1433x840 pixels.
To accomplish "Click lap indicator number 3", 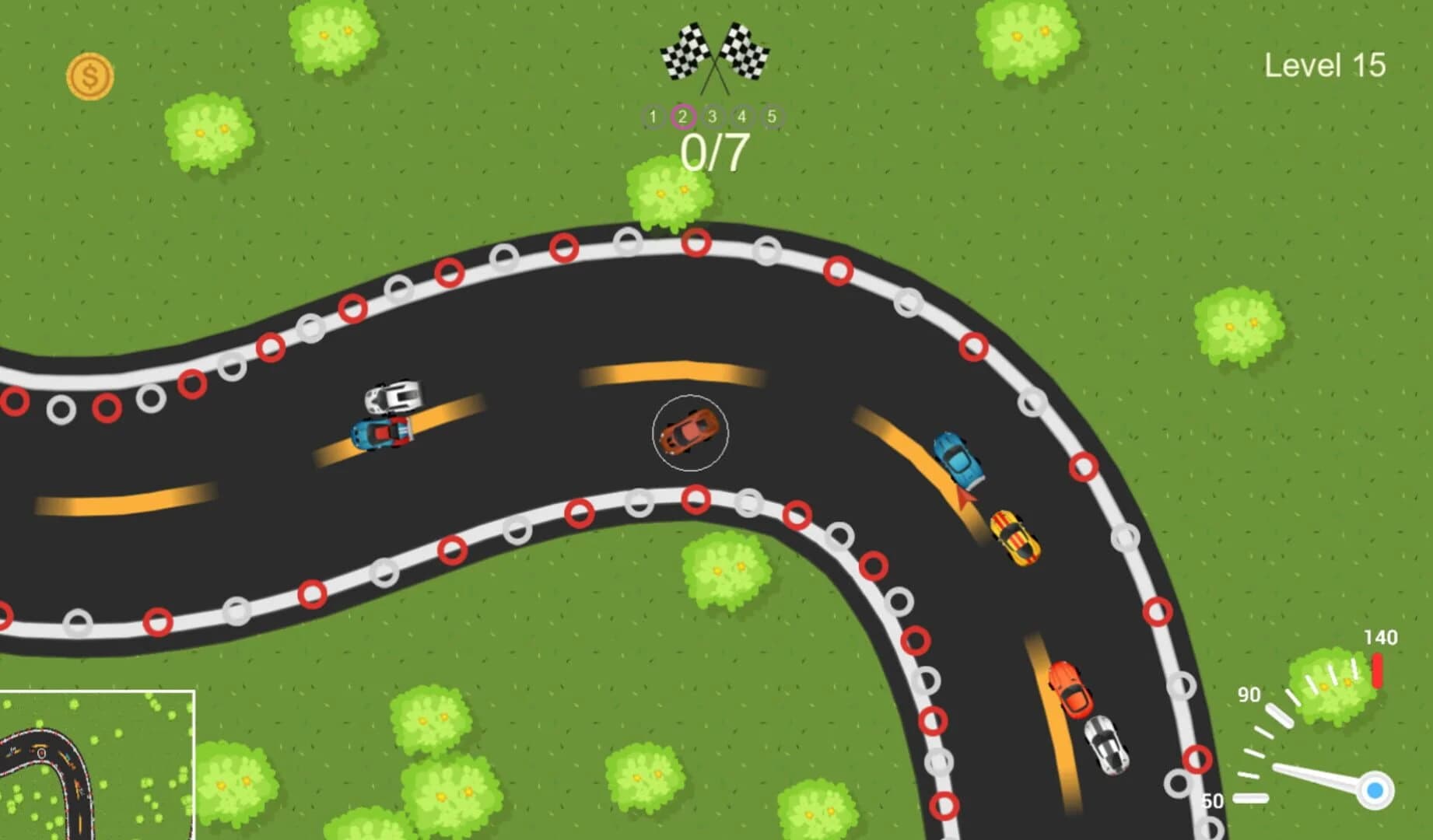I will pos(712,117).
